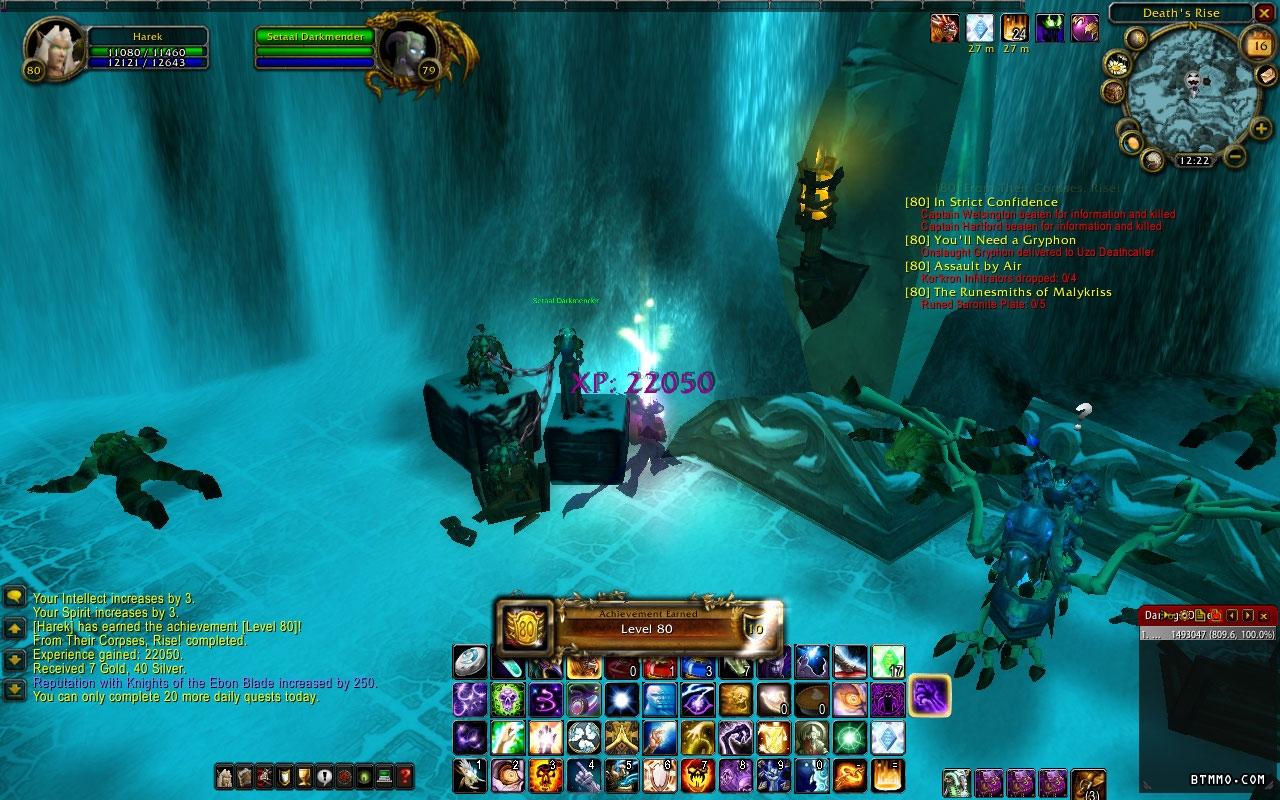This screenshot has height=800, width=1280.
Task: Activate the green skull spell icon
Action: click(507, 698)
